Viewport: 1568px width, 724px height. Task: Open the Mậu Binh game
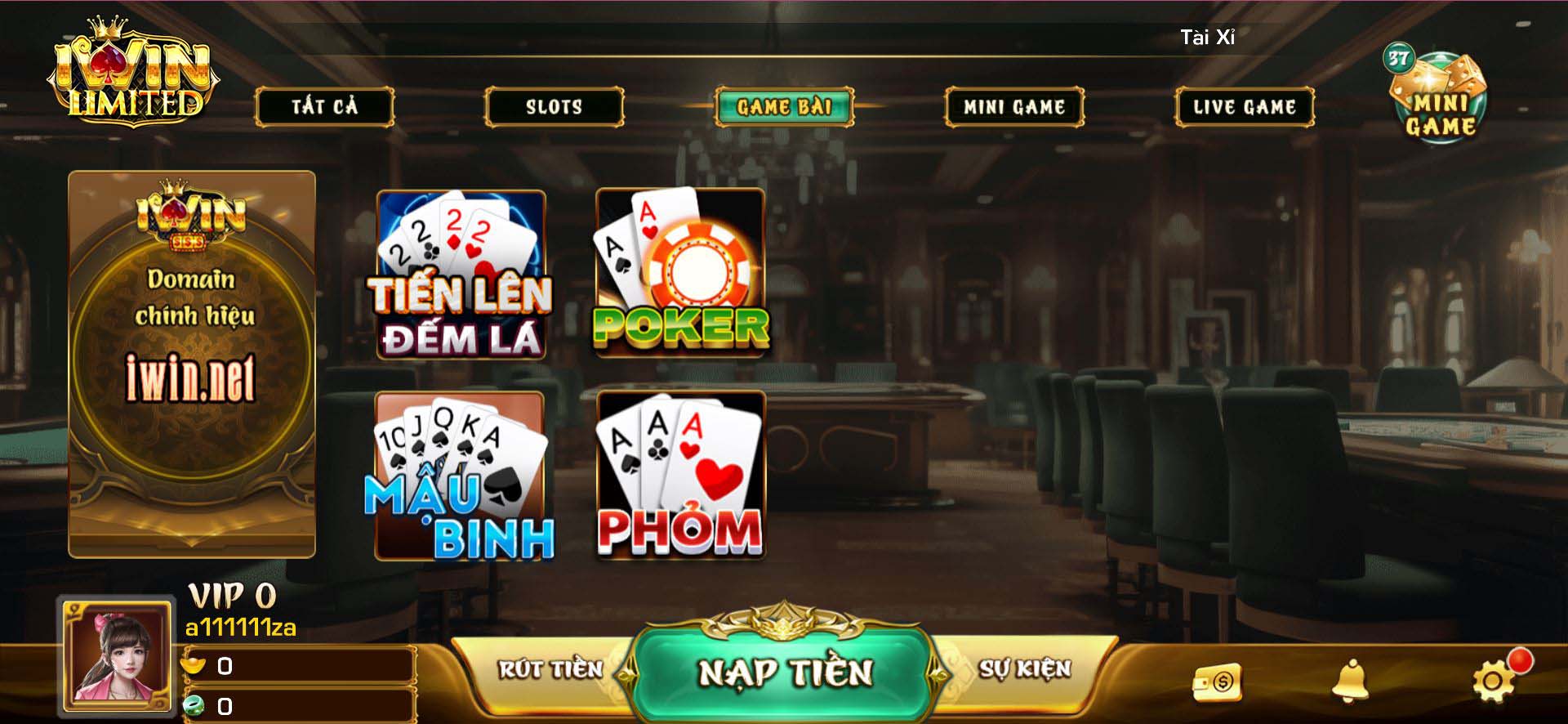point(460,478)
